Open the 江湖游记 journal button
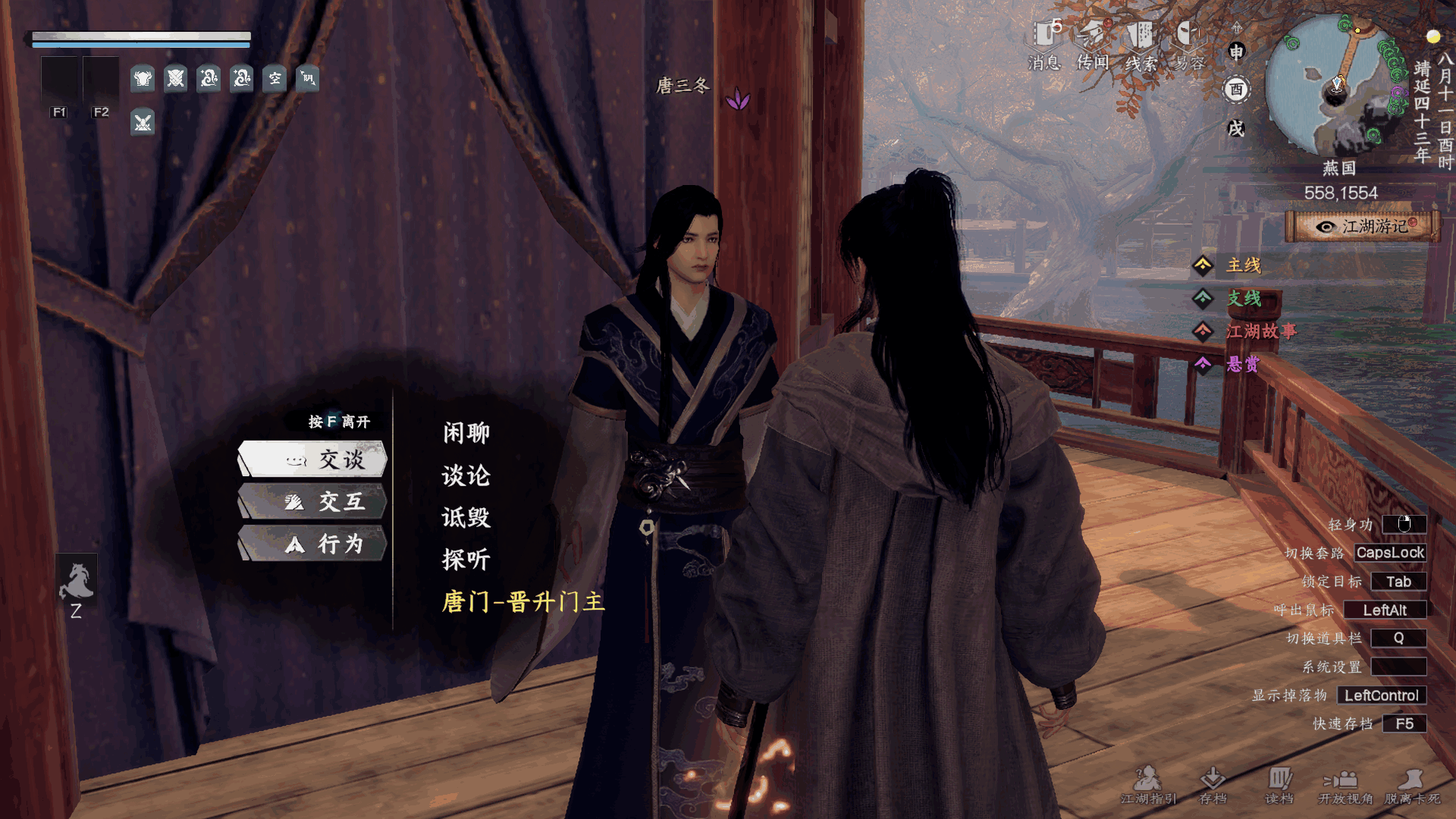1456x819 pixels. point(1363,227)
